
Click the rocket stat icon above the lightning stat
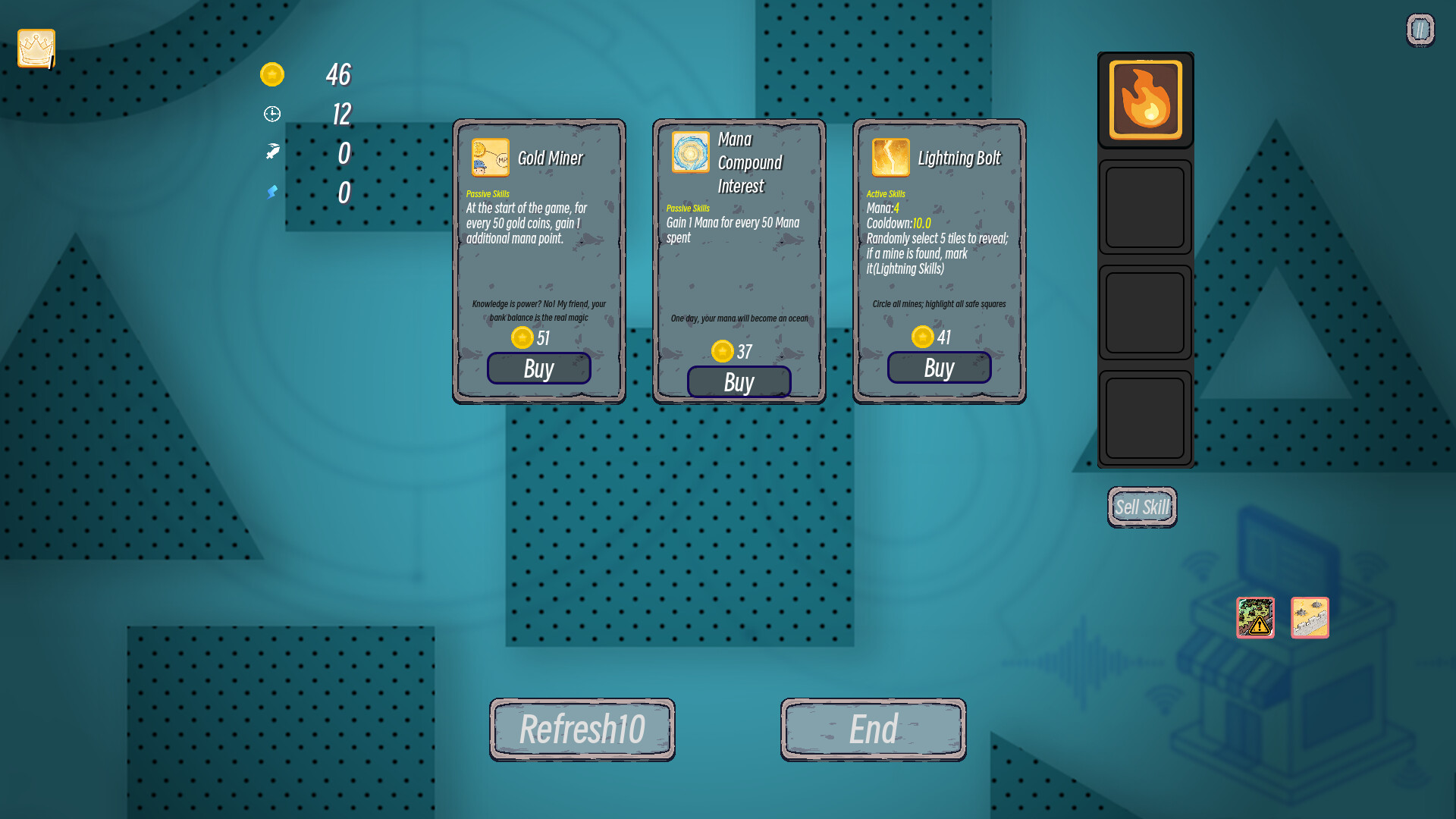pos(271,152)
